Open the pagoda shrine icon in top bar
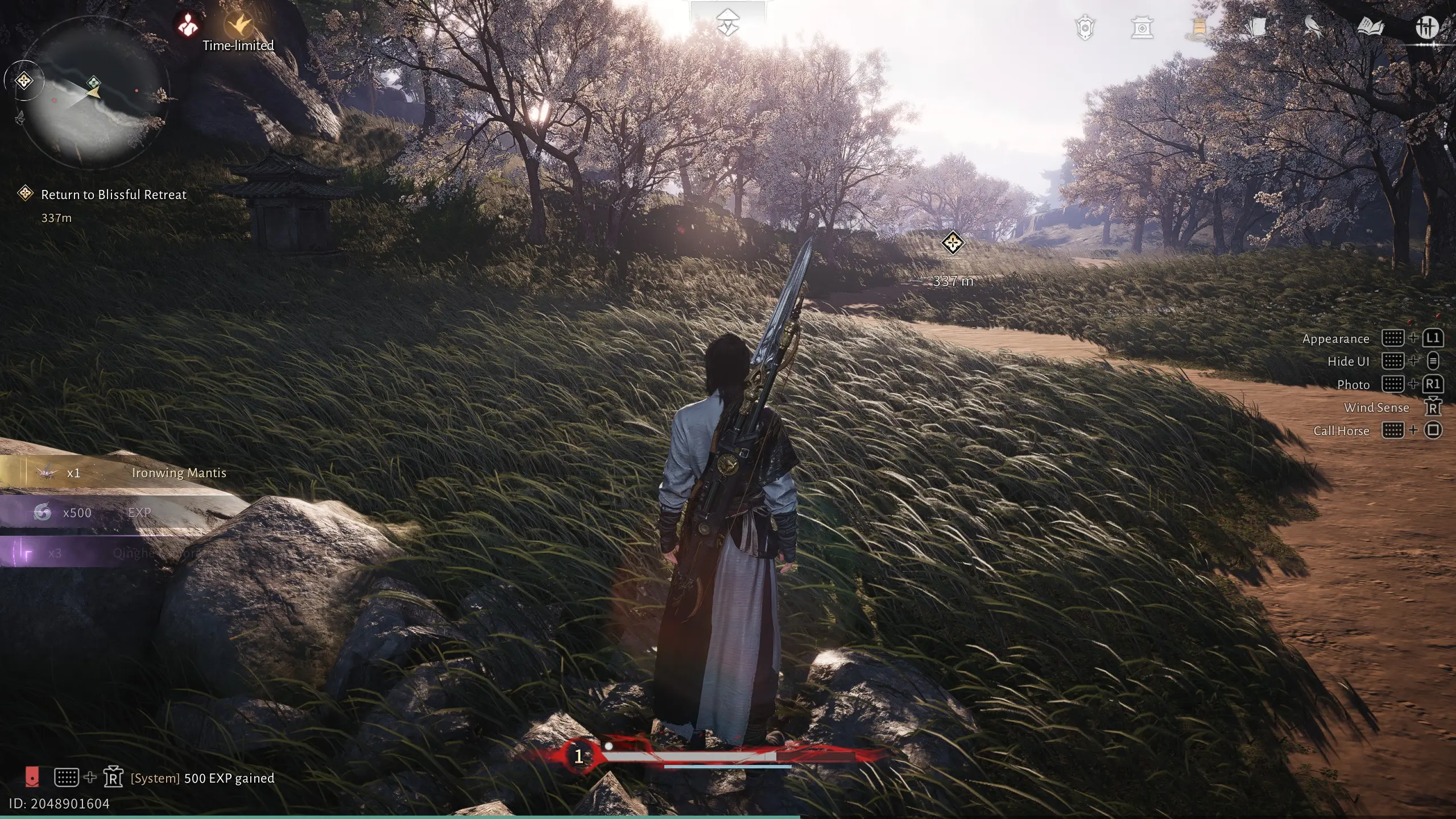 click(x=1141, y=28)
